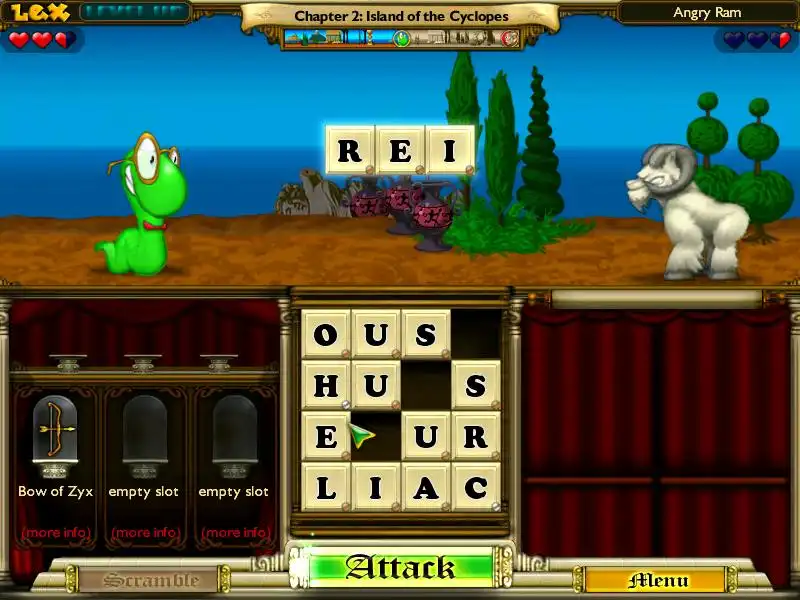Show more info for Bow of Zyx
Image resolution: width=800 pixels, height=600 pixels.
pos(55,532)
